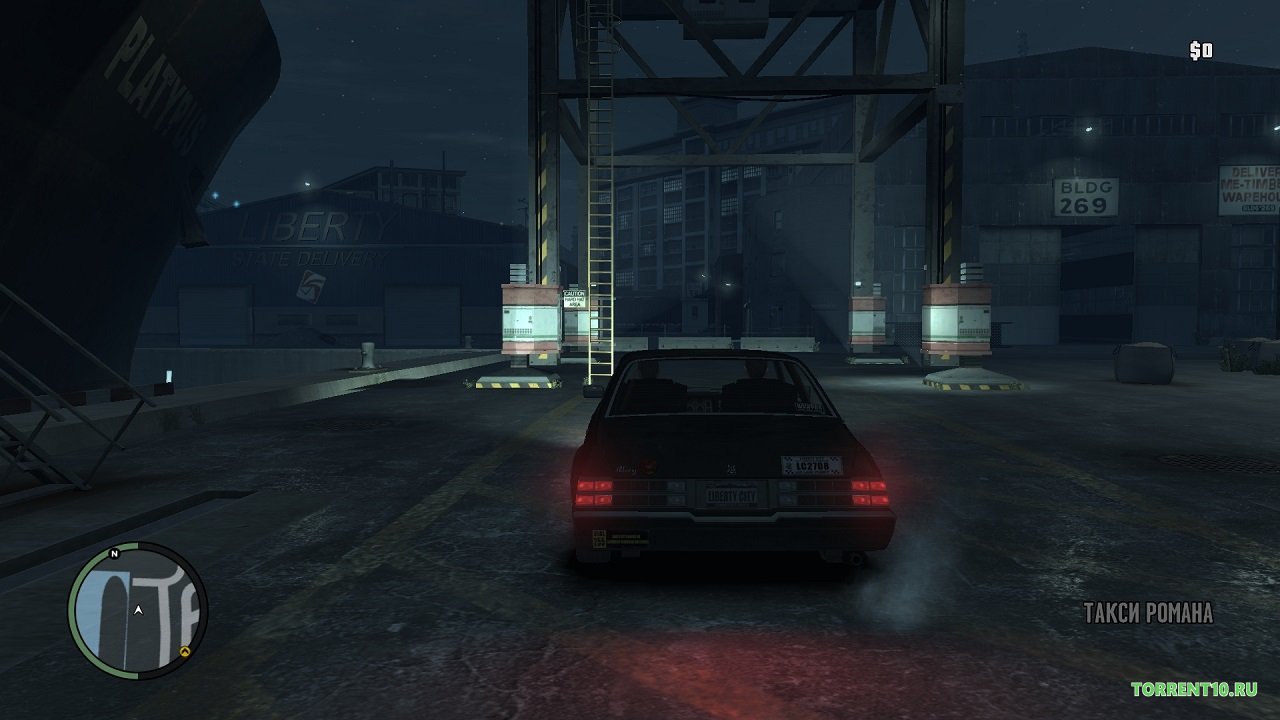Click the north N marker on radar
The width and height of the screenshot is (1280, 720).
[115, 553]
